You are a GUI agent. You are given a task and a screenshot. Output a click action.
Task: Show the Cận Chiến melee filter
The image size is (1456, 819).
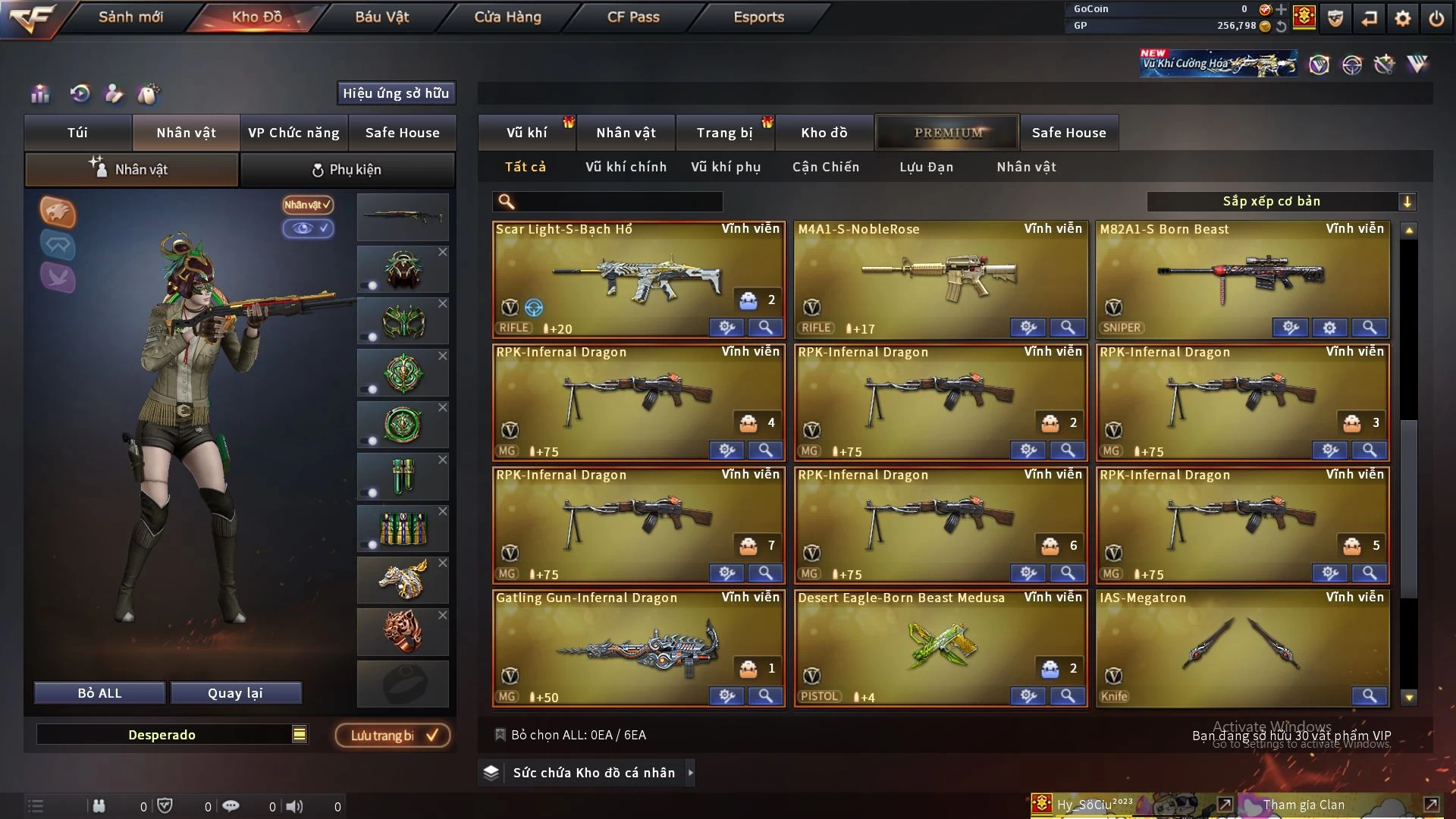coord(826,167)
